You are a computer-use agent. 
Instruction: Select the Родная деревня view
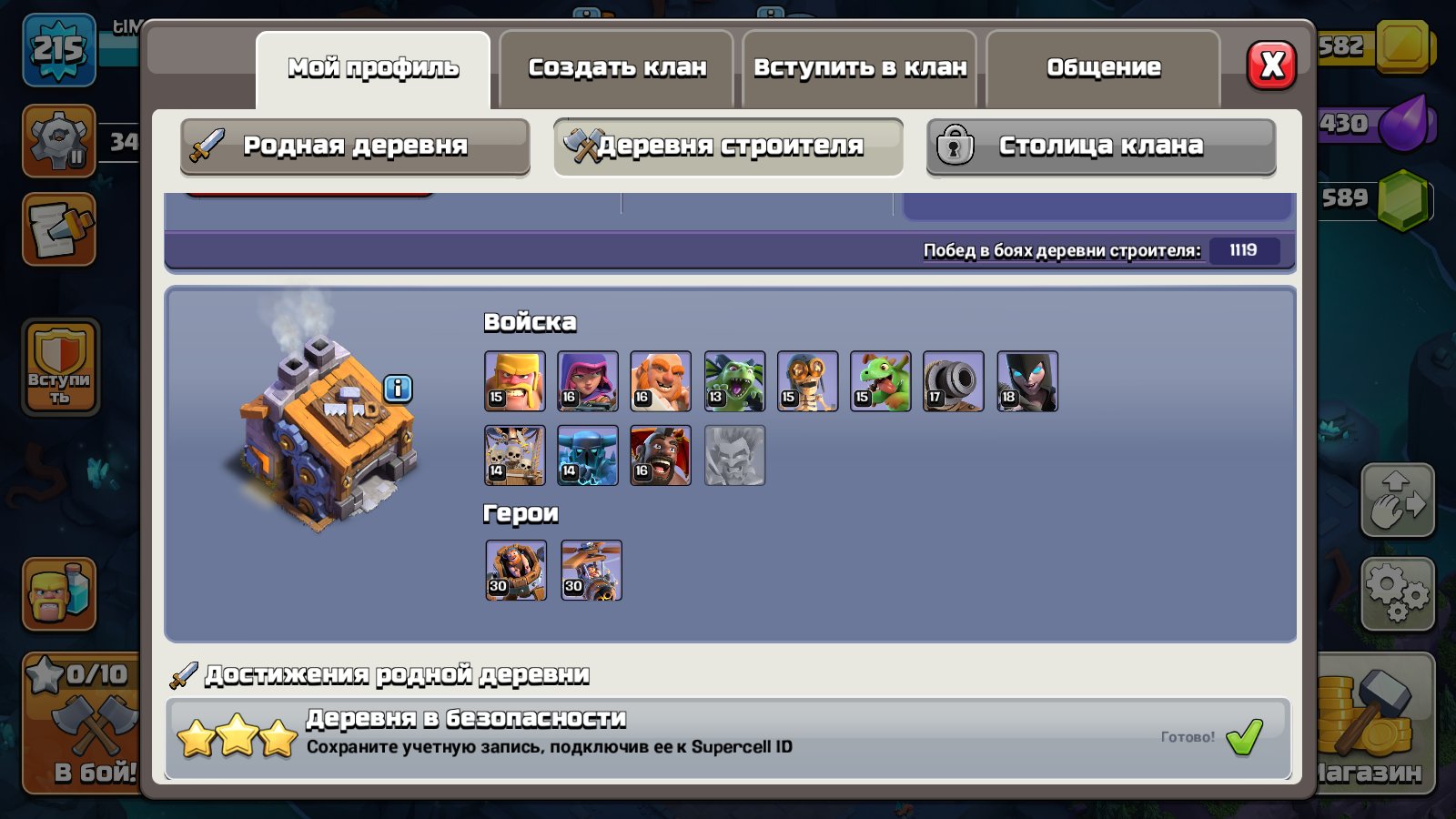pyautogui.click(x=353, y=146)
